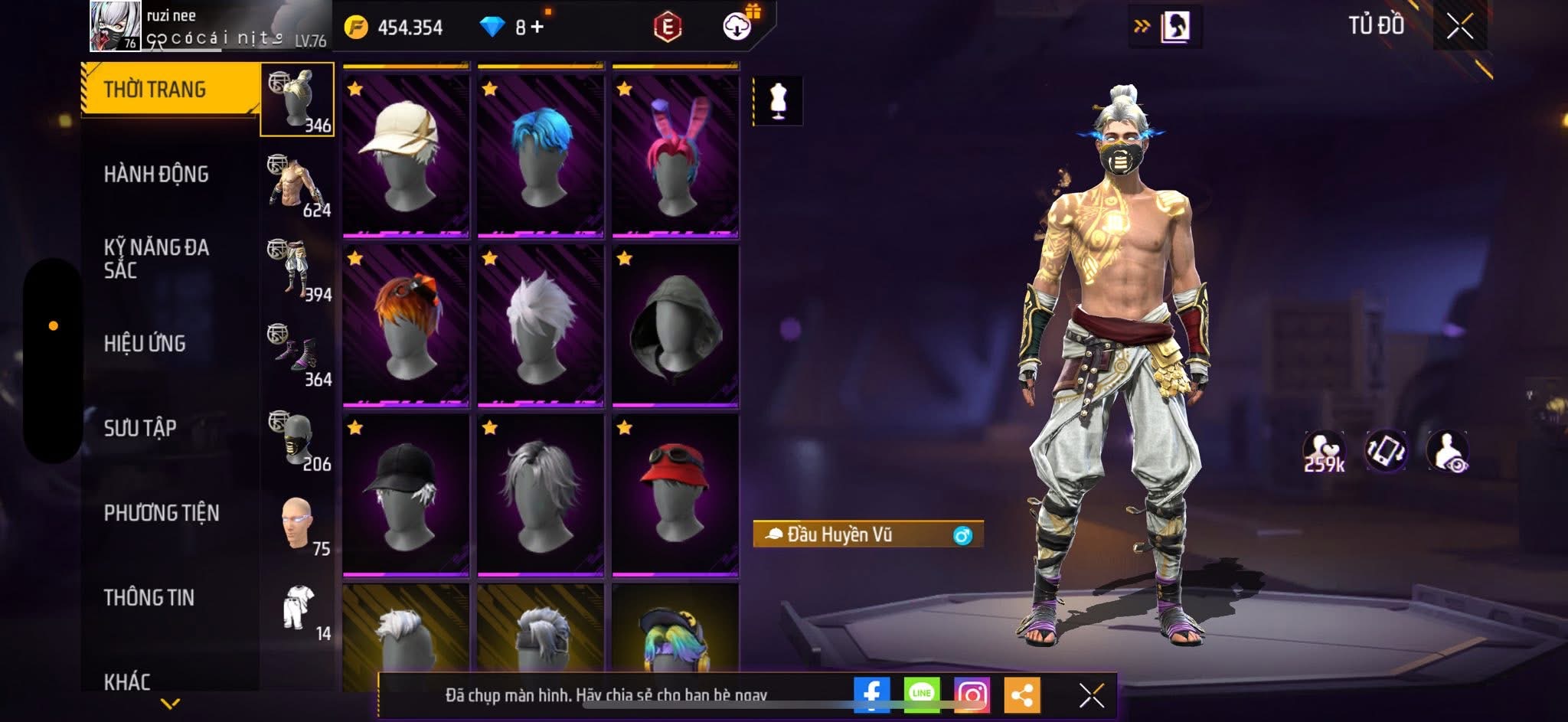Open the KỸ NĂNG ĐA SẮC category
The image size is (1568, 722).
pyautogui.click(x=156, y=259)
